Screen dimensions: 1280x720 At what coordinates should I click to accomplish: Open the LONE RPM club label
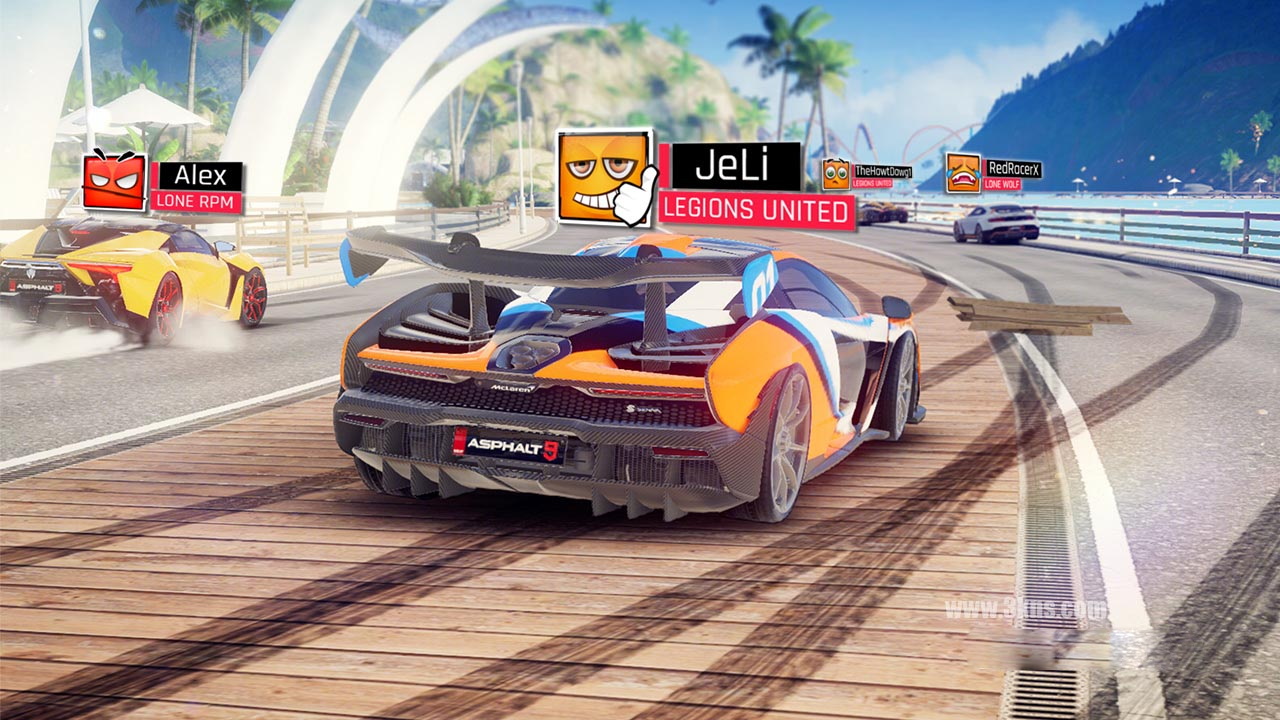pyautogui.click(x=197, y=201)
